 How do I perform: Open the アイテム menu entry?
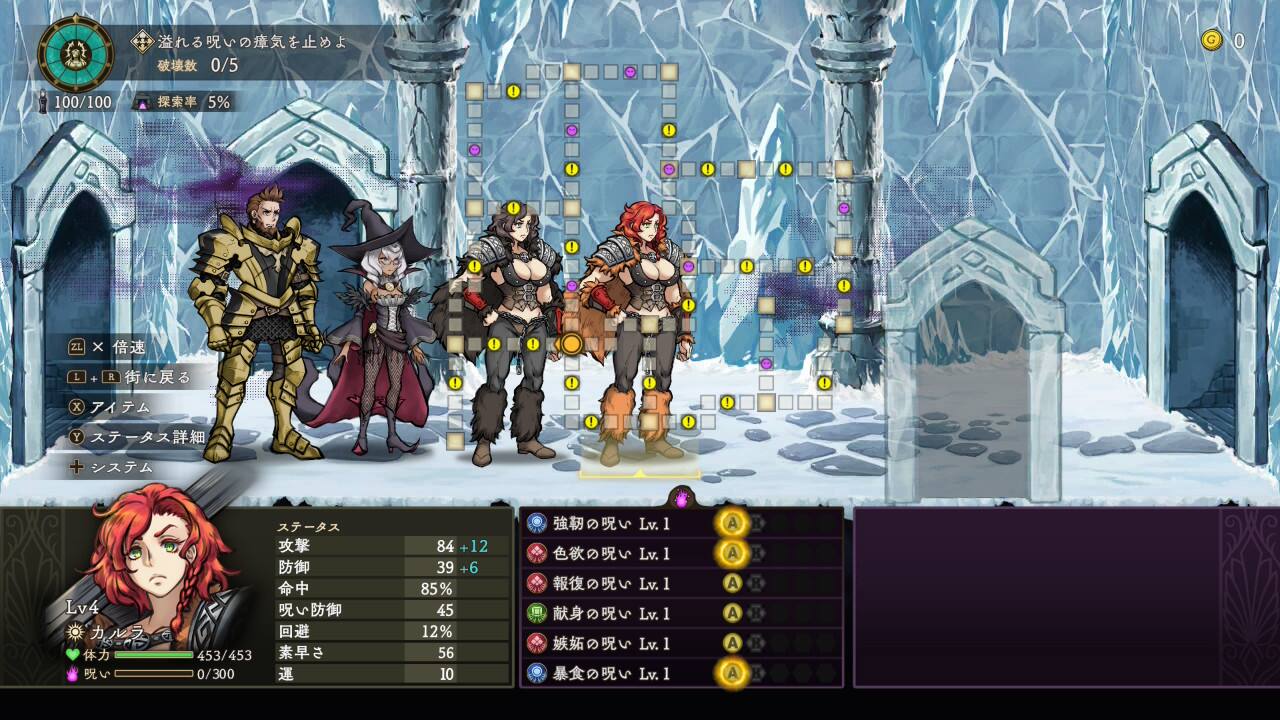click(x=120, y=407)
